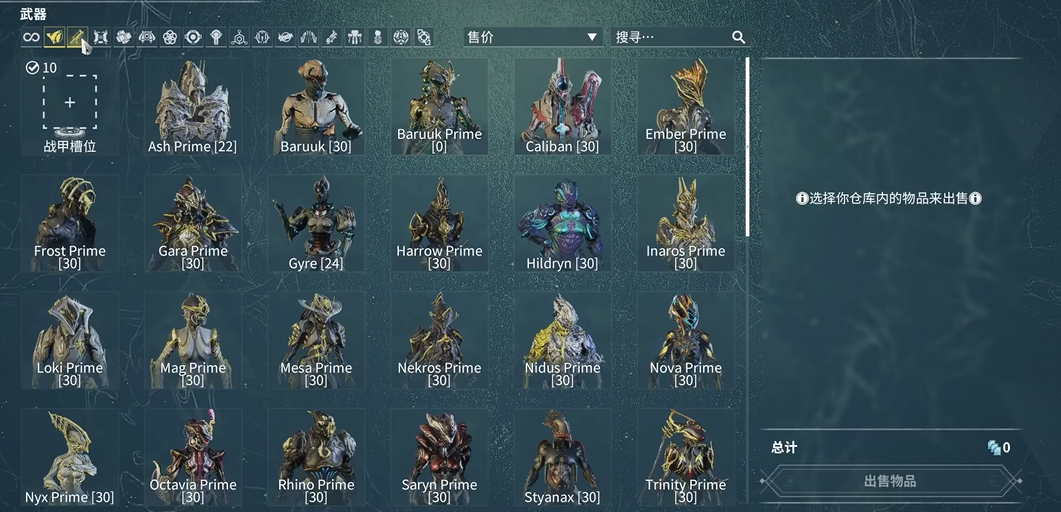
Task: Select the Frost Prime warframe
Action: point(70,224)
